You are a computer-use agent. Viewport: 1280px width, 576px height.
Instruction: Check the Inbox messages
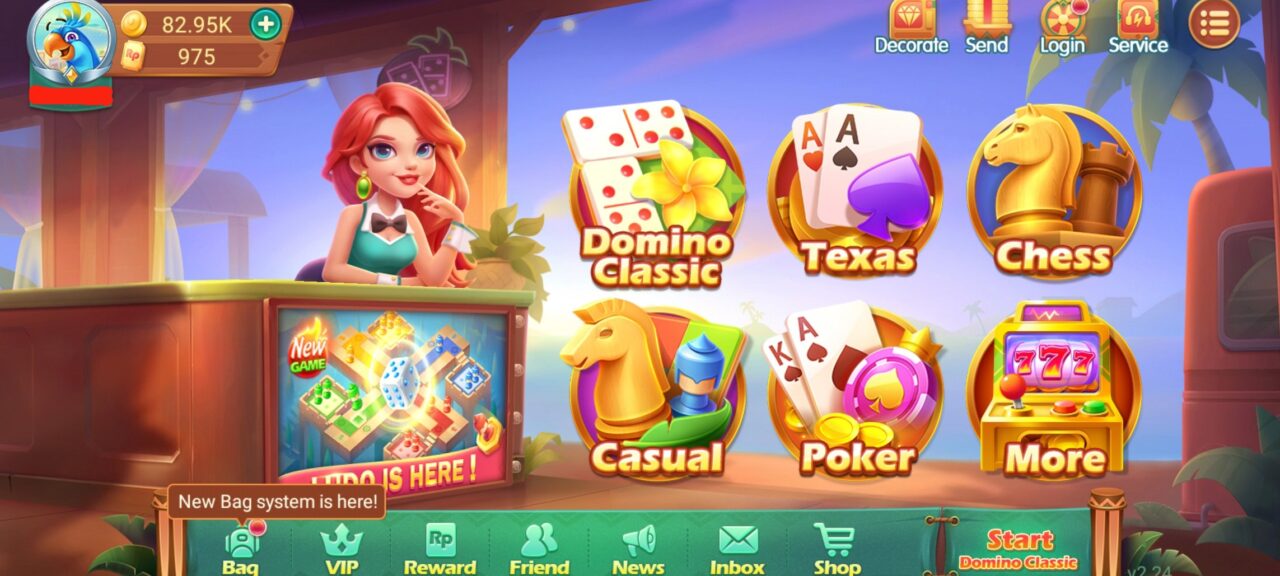[x=738, y=548]
